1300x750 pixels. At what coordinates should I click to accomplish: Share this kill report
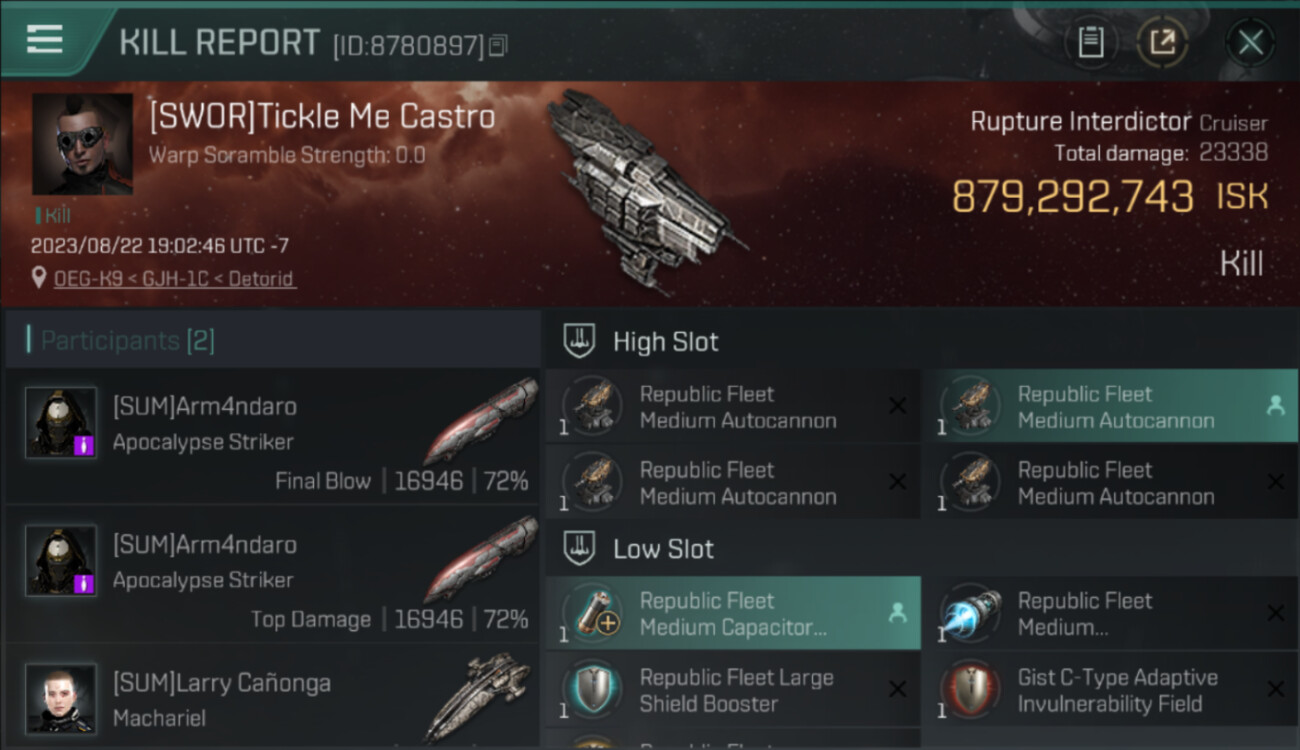click(x=1162, y=42)
